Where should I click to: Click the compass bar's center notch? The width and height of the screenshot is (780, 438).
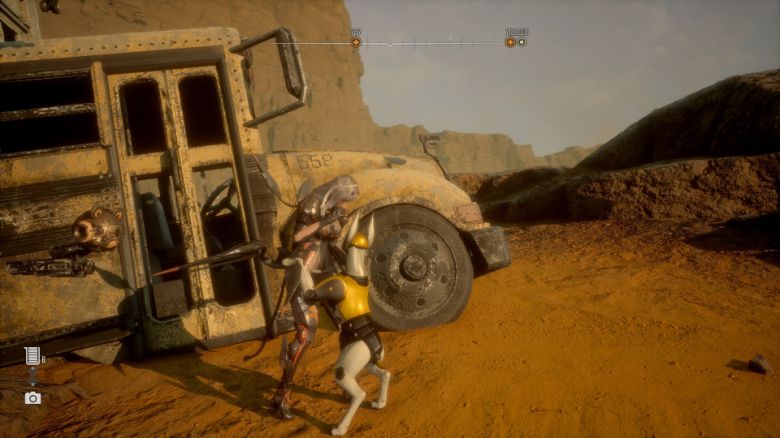[391, 45]
